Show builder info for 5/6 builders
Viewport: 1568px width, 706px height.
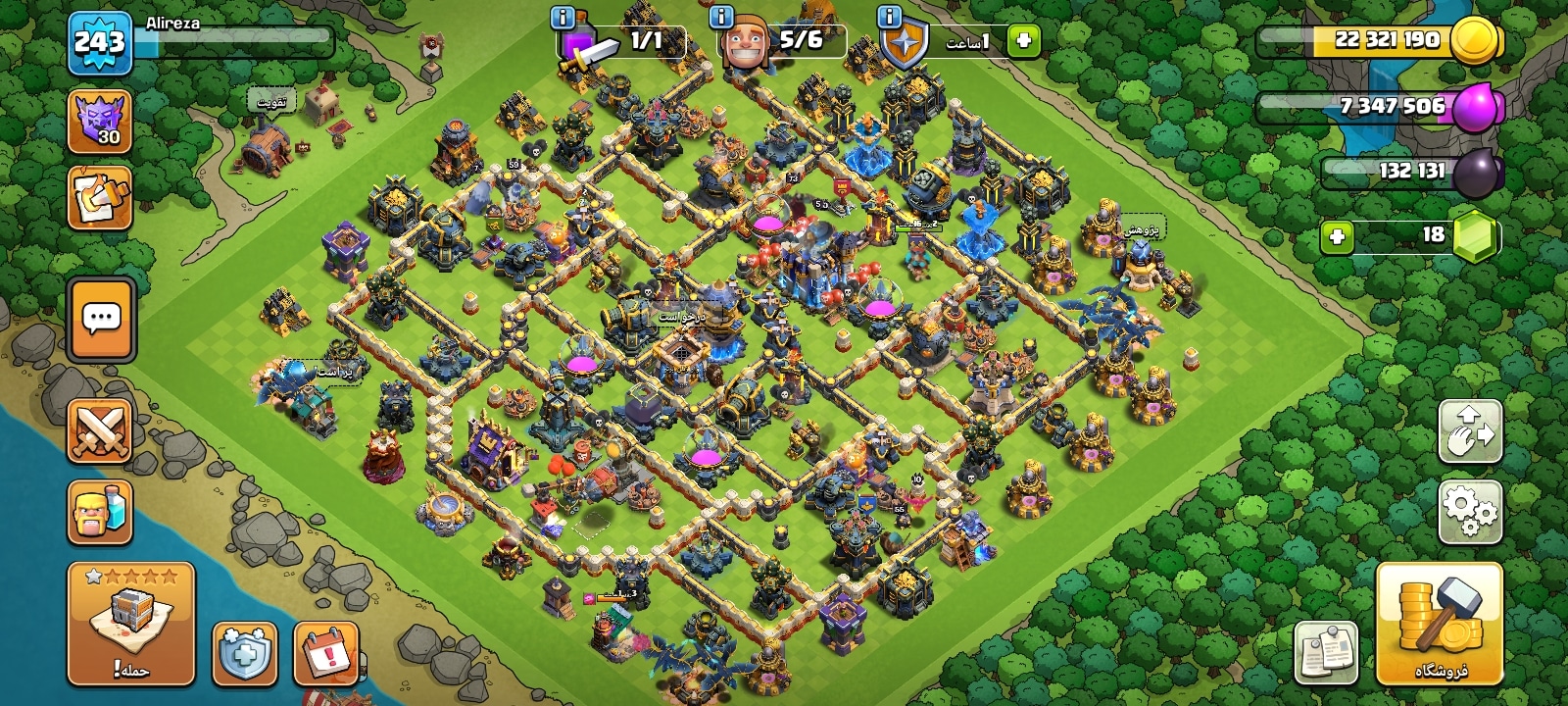coord(721,17)
